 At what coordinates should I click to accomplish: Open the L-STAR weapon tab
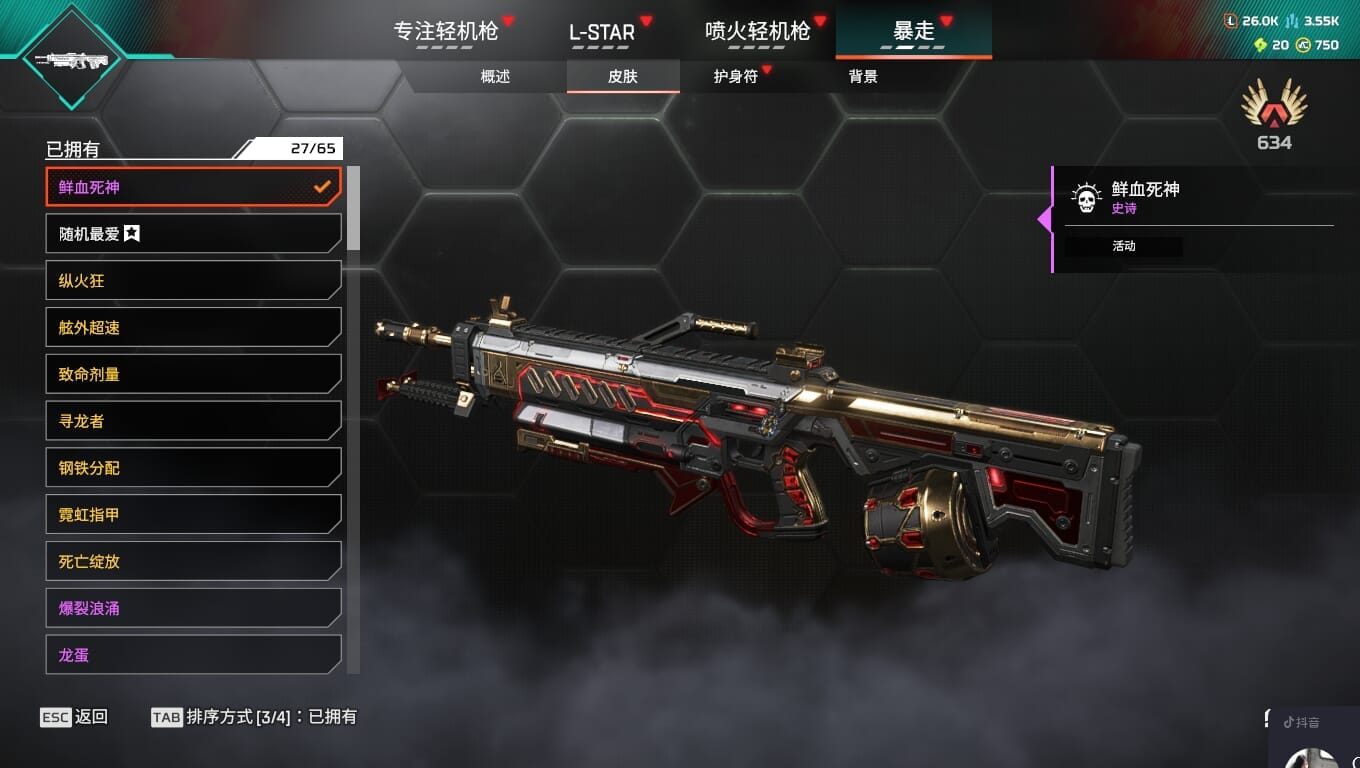point(602,31)
